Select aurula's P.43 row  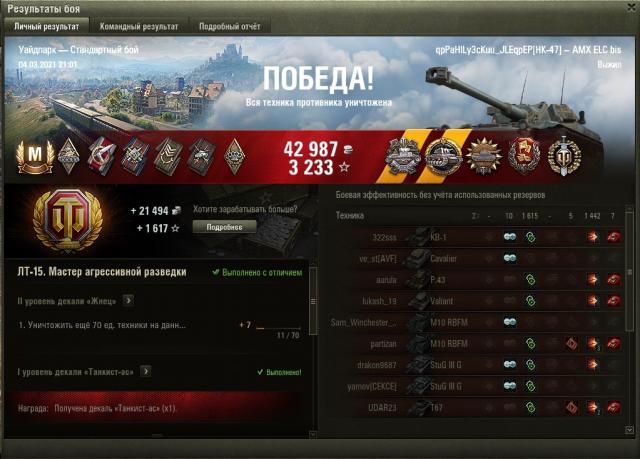pos(480,279)
